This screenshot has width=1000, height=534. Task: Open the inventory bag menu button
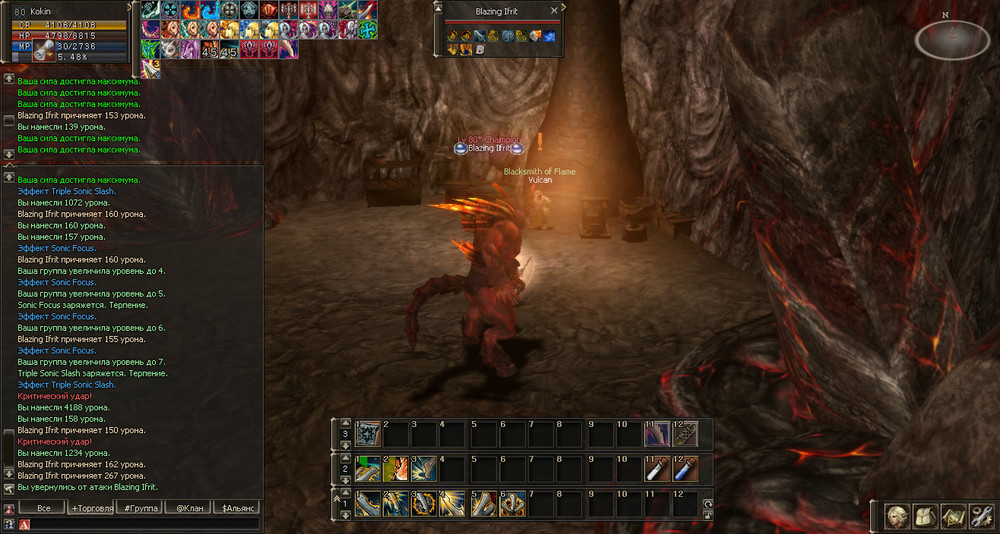pyautogui.click(x=926, y=515)
